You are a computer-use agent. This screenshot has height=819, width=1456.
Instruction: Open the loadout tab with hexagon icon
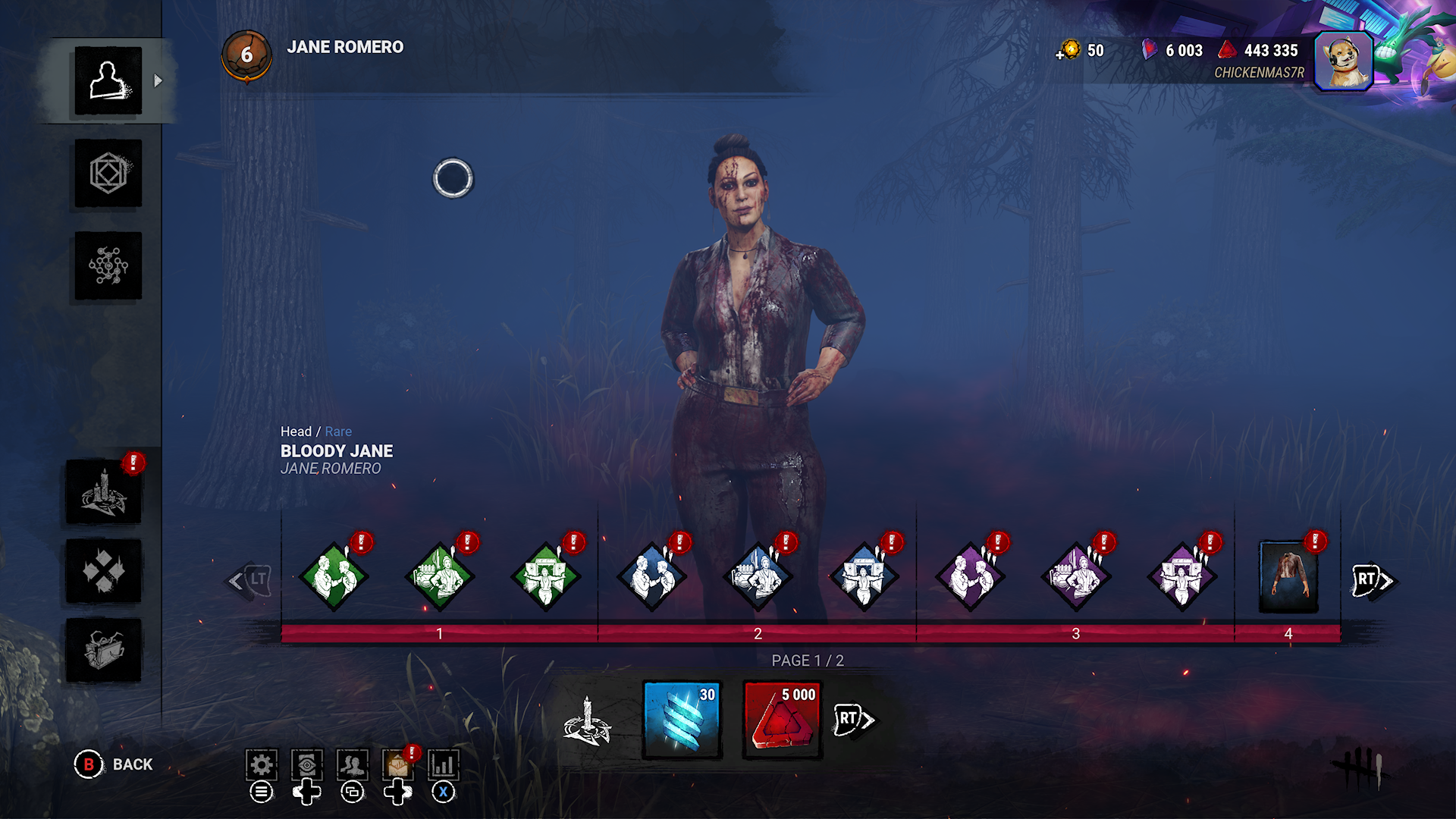click(108, 174)
